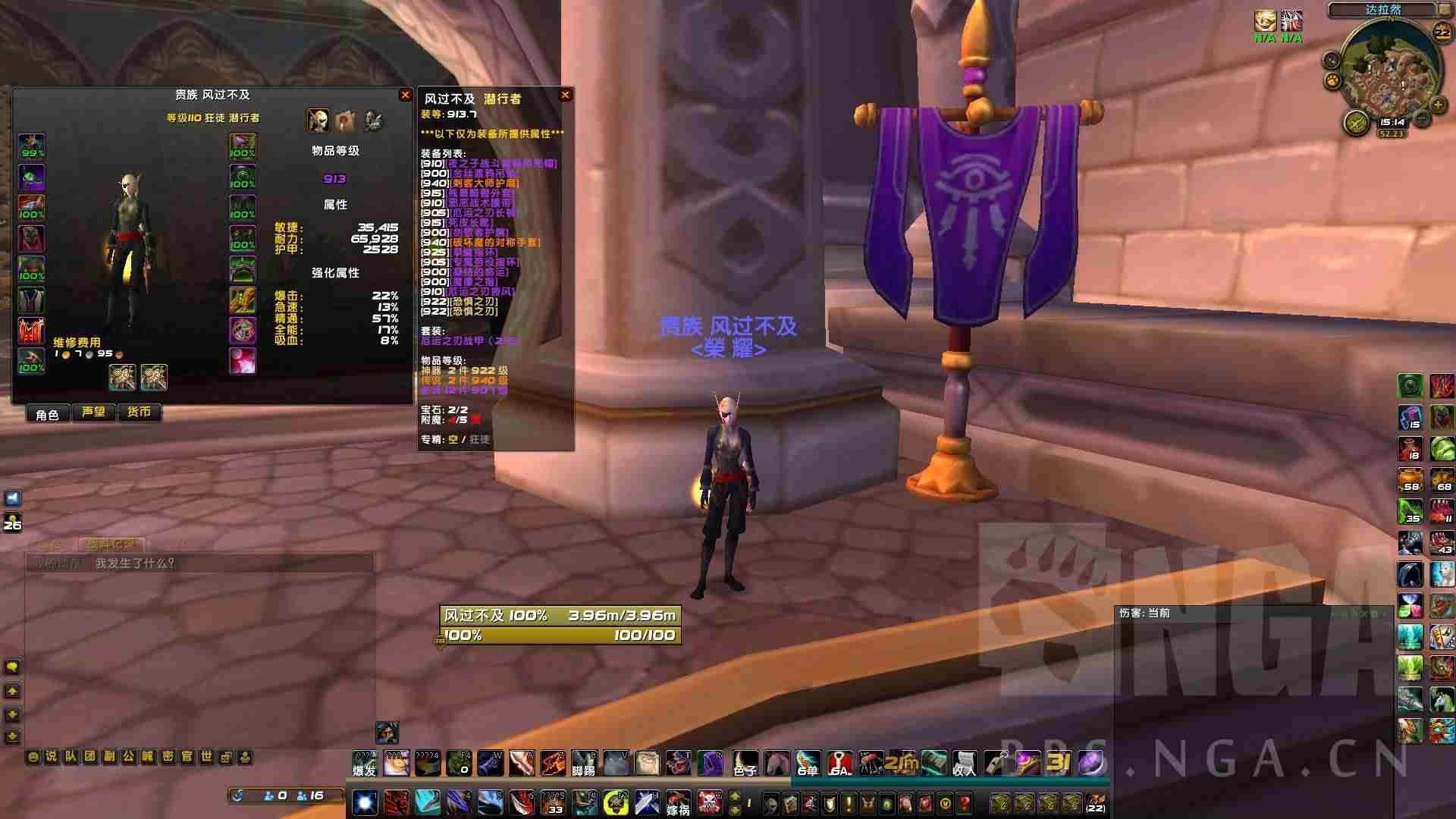The image size is (1456, 819).
Task: Zoom in the minimap with plus button
Action: pyautogui.click(x=1438, y=105)
